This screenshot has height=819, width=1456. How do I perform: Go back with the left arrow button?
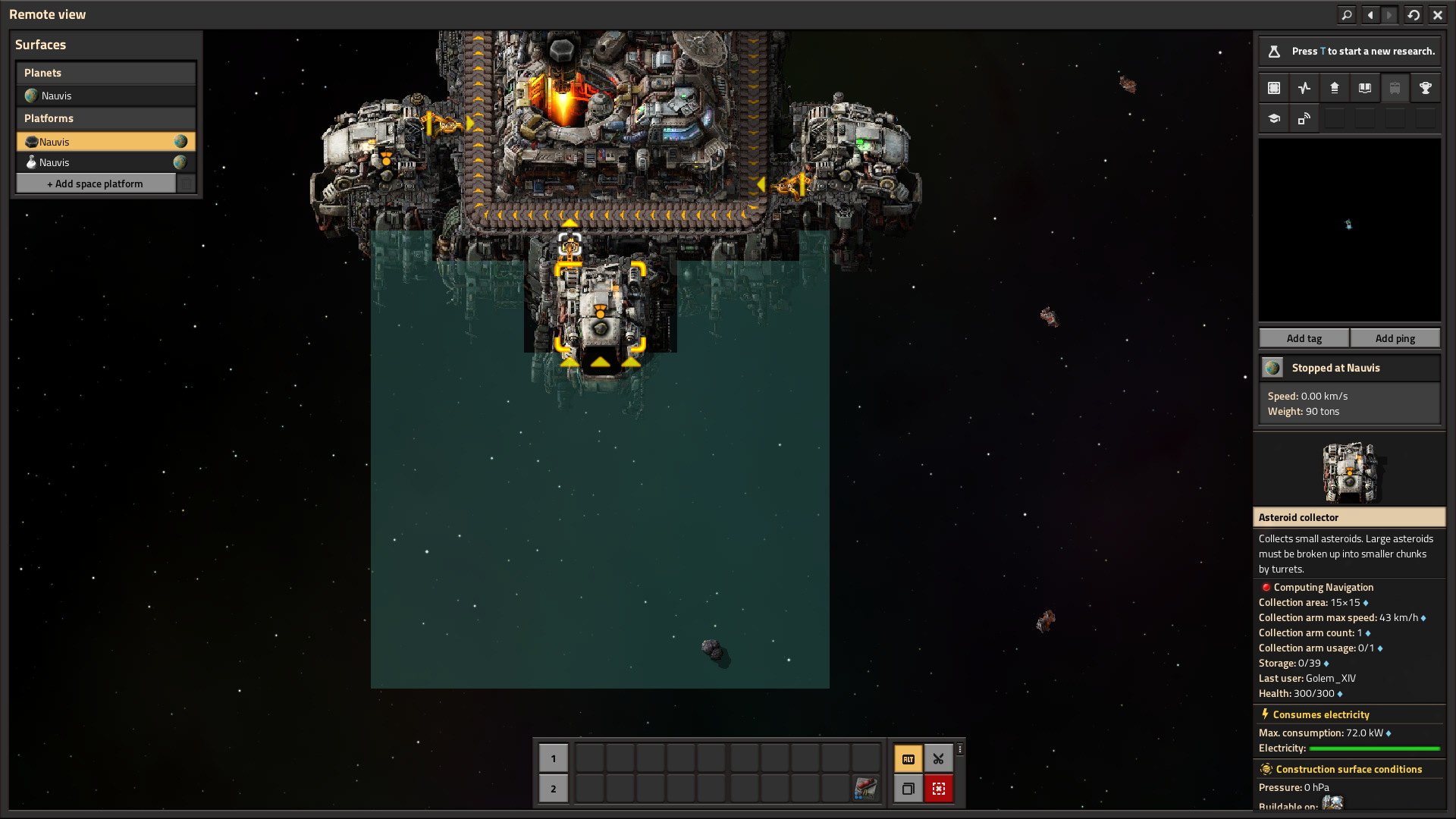[1370, 14]
